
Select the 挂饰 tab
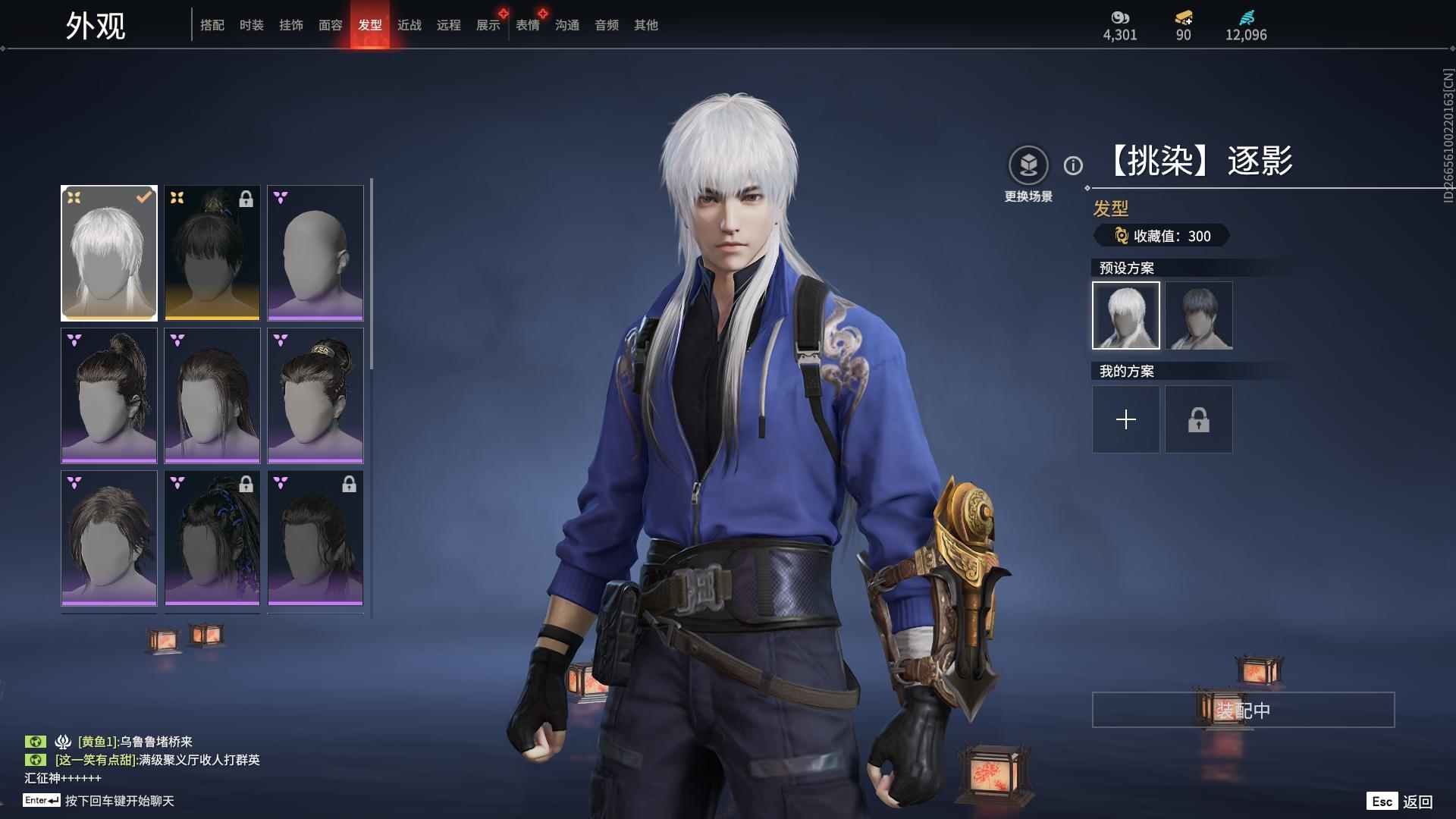click(x=291, y=25)
